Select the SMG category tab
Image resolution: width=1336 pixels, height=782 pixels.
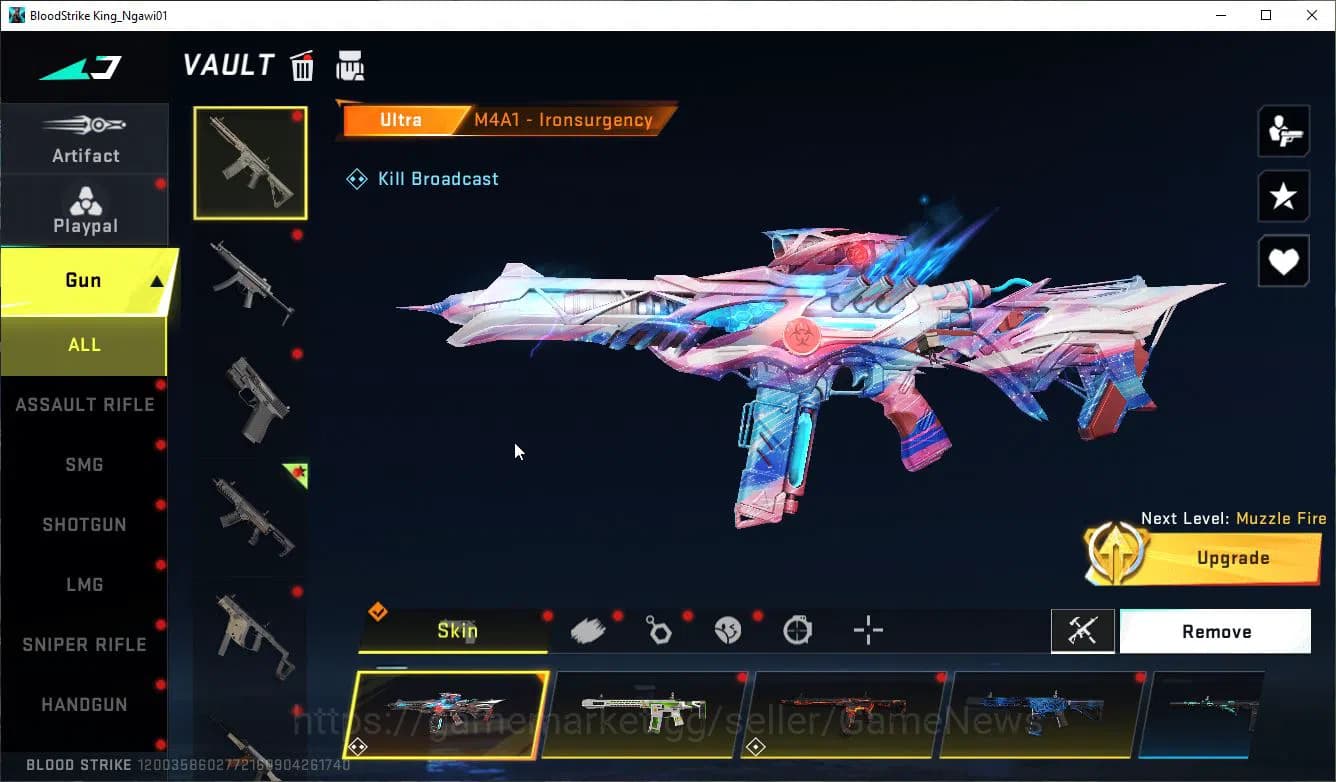(85, 464)
